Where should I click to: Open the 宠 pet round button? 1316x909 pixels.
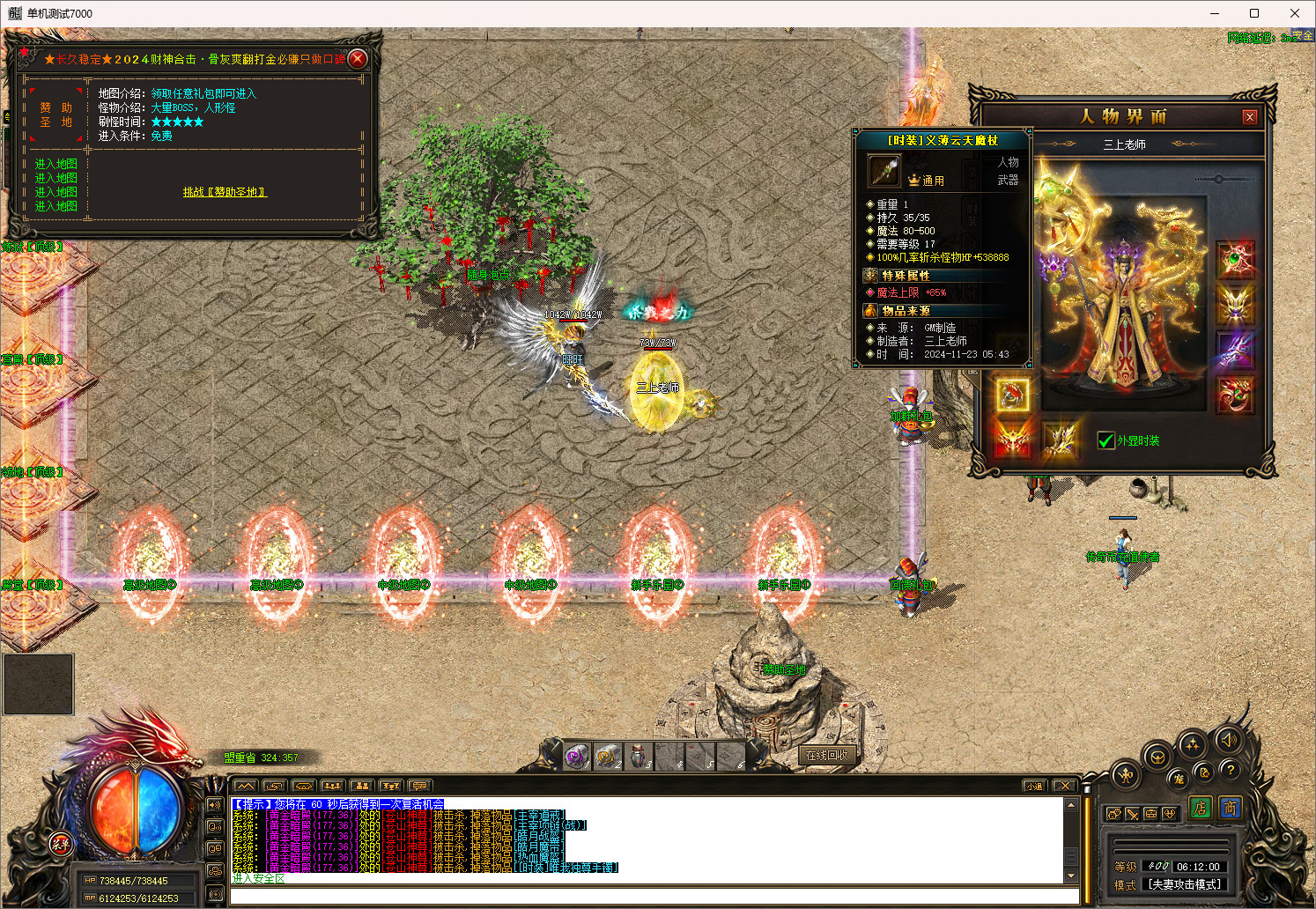[1179, 779]
